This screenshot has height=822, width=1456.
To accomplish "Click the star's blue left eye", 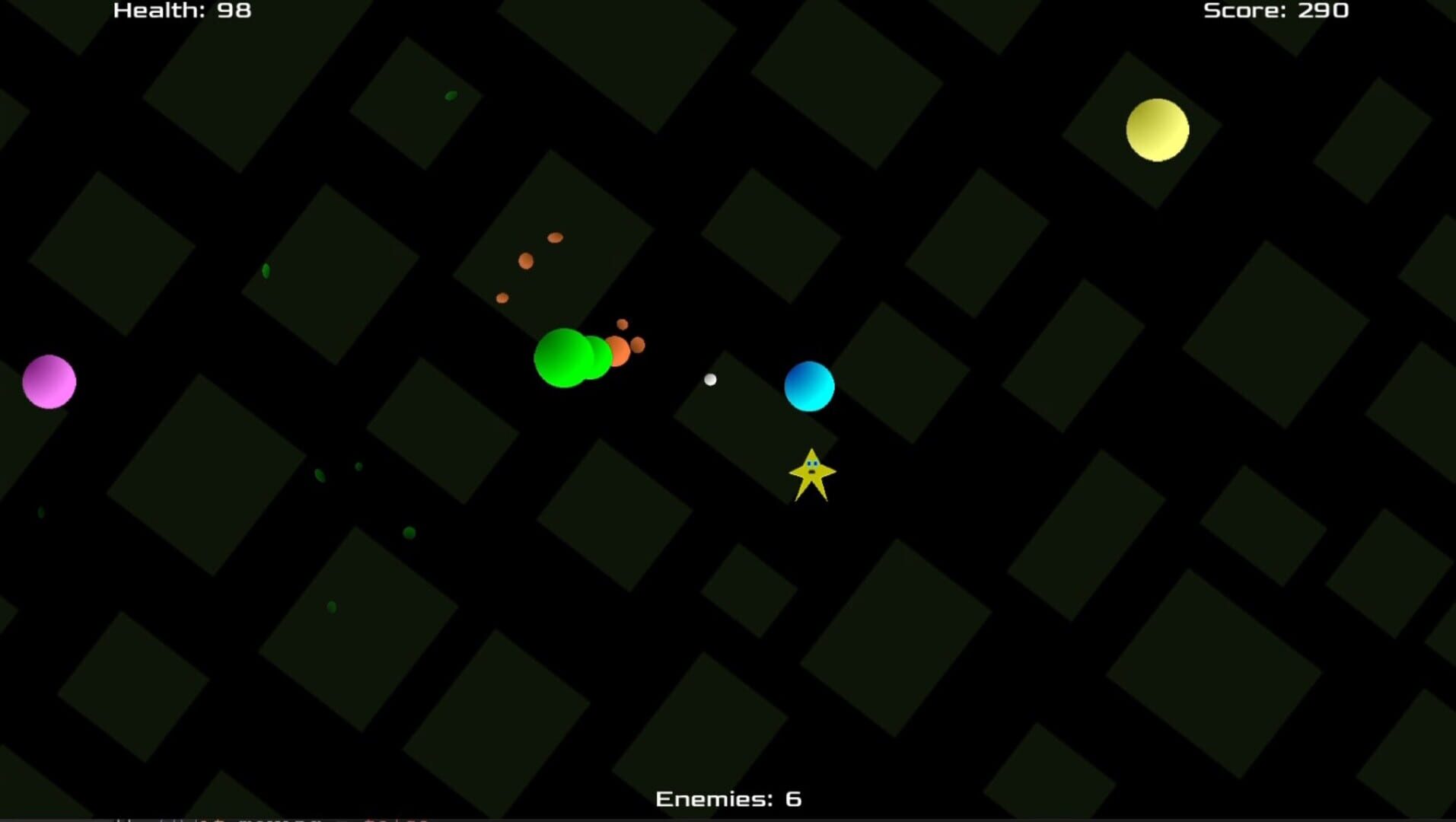I will tap(811, 464).
